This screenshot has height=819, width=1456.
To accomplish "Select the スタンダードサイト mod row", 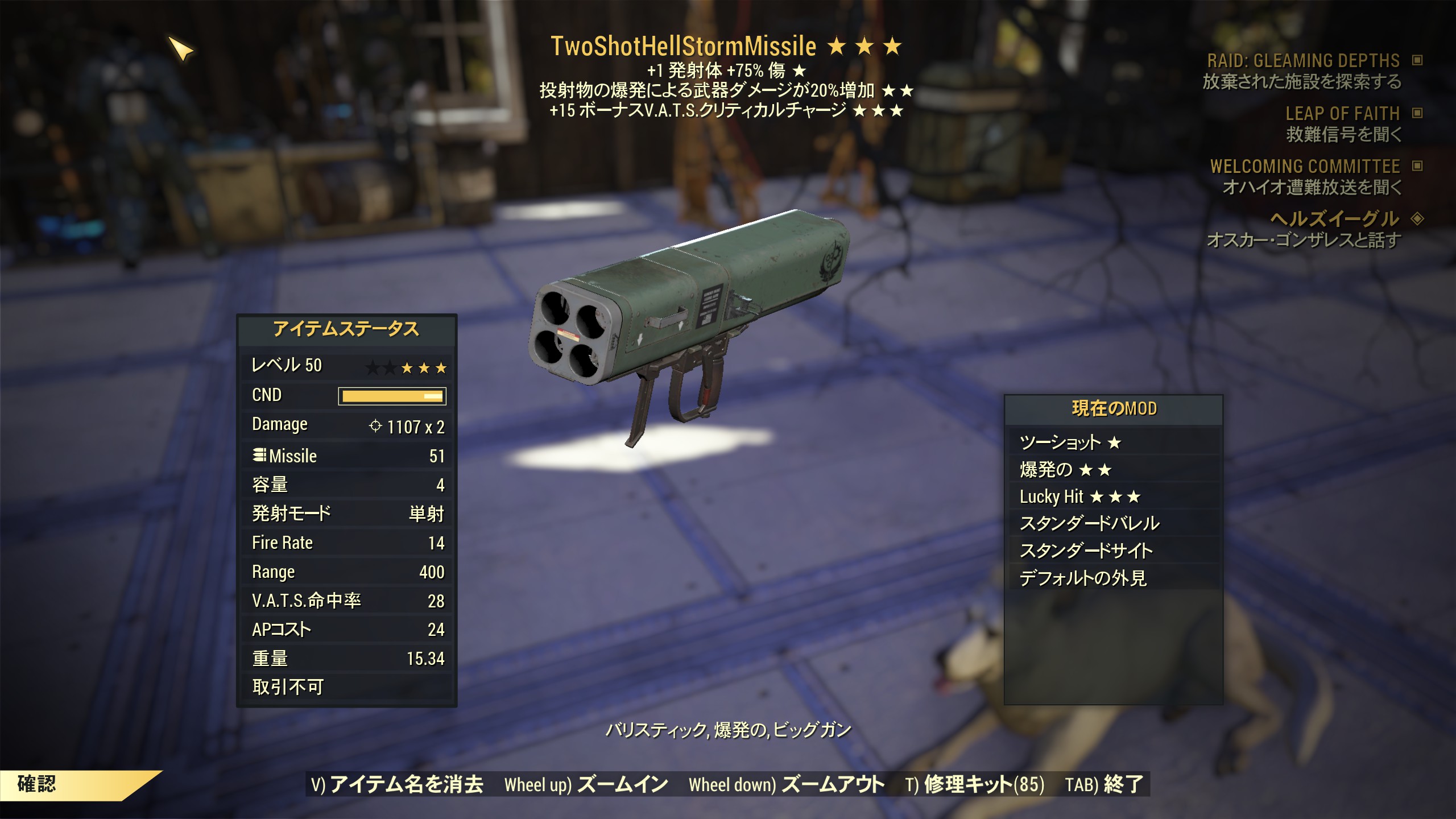I will pyautogui.click(x=1113, y=551).
